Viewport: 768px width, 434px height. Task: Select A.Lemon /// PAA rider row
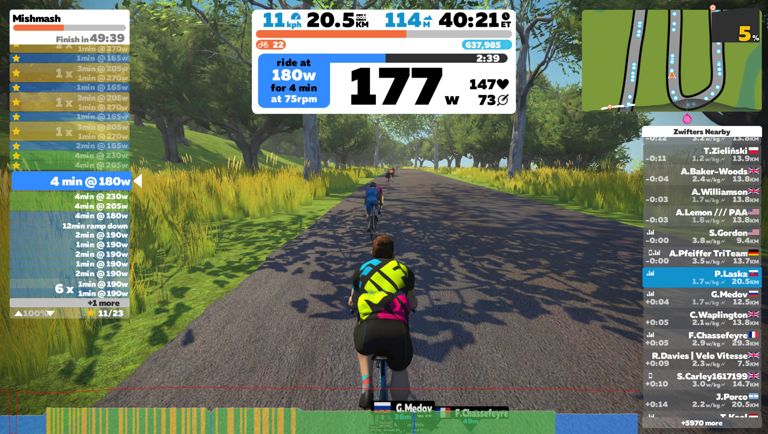701,216
